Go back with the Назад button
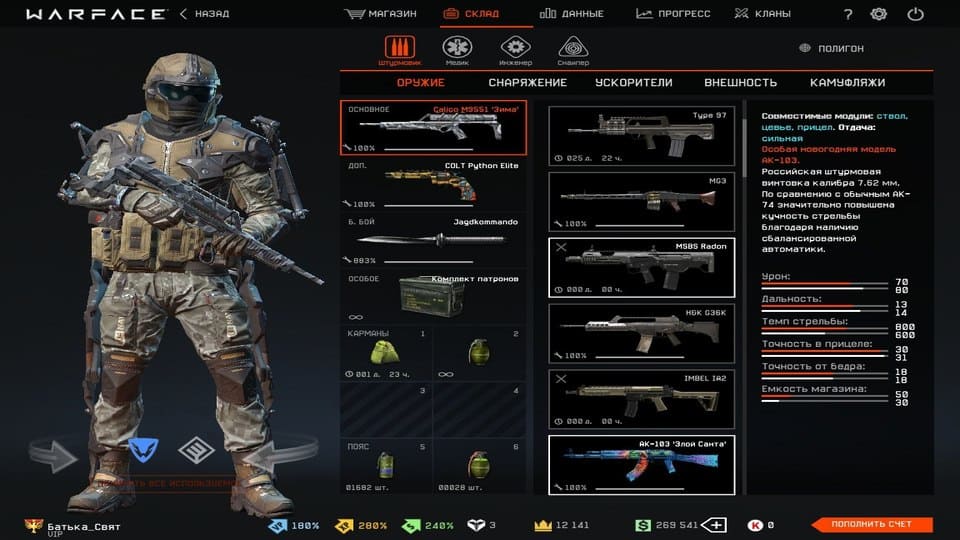960x540 pixels. (204, 14)
